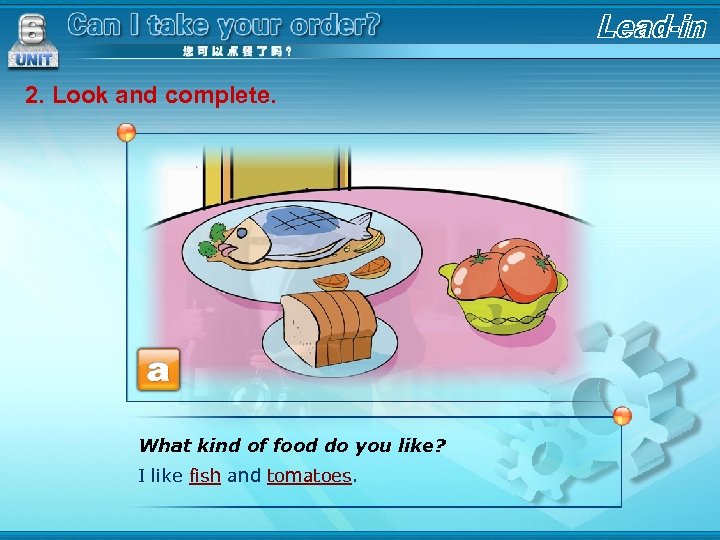Open the Unit 6 icon

[x=32, y=42]
